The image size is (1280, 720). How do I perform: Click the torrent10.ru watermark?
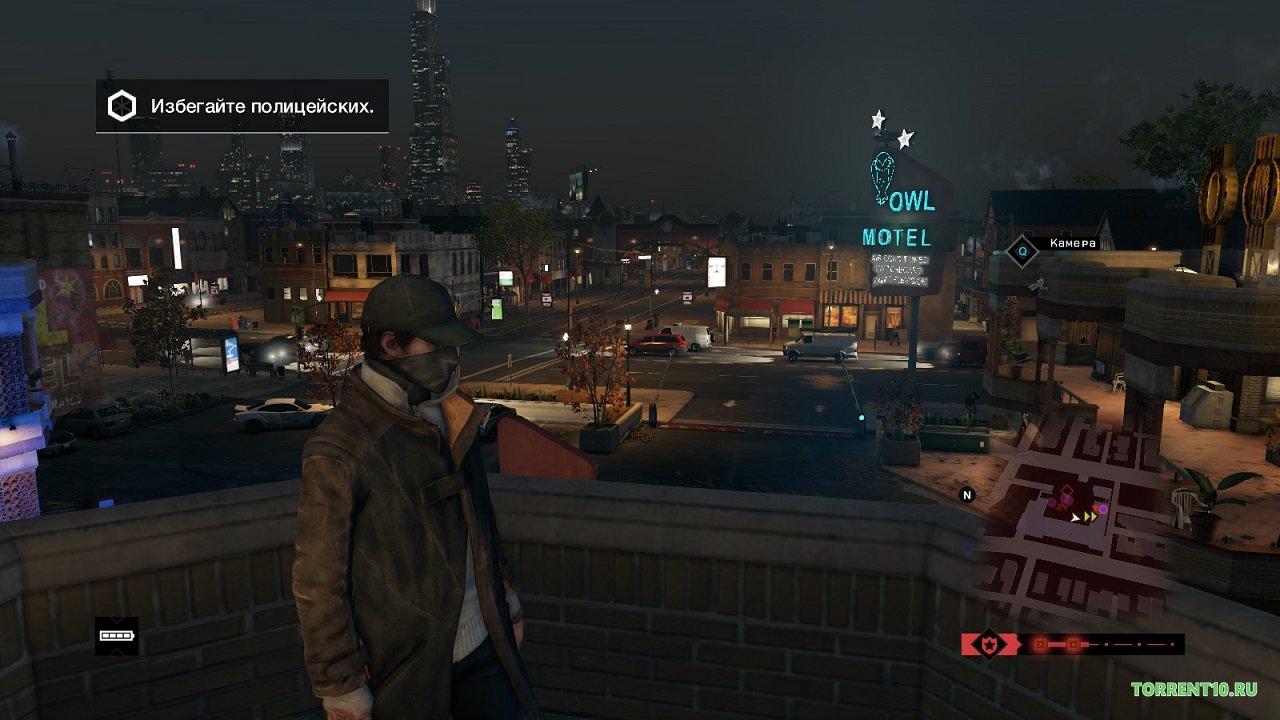coord(1194,689)
